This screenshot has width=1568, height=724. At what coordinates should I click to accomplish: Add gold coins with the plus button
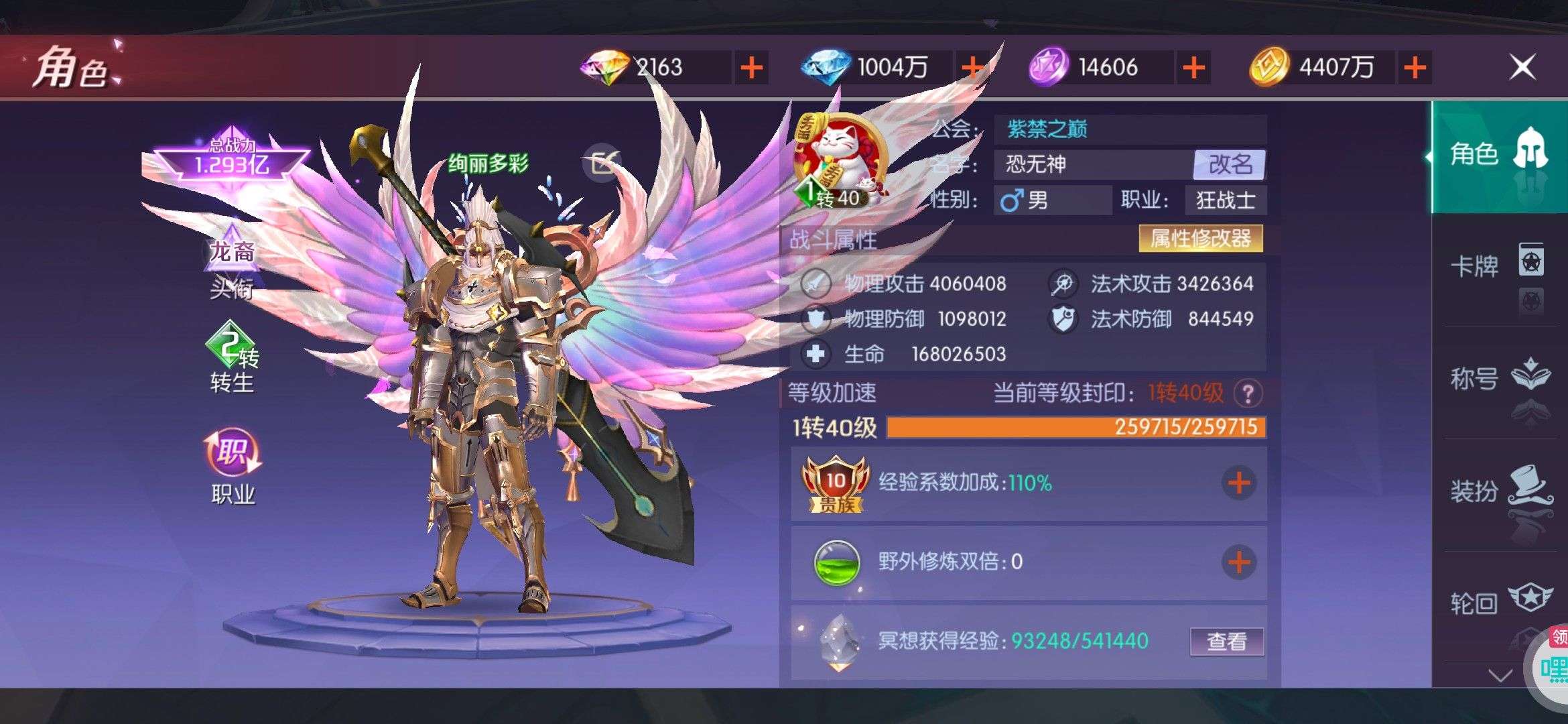point(1415,68)
